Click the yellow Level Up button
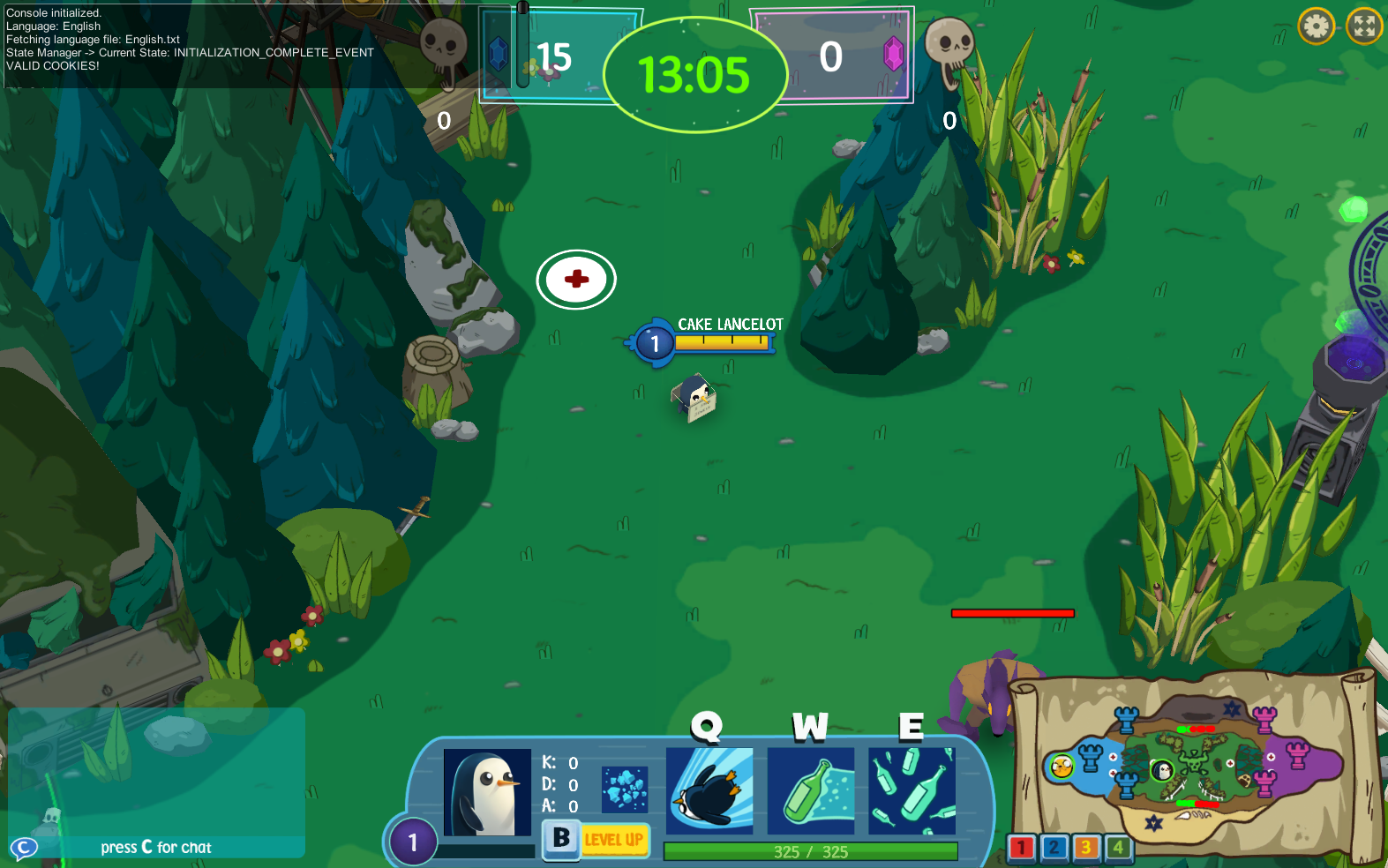 614,840
